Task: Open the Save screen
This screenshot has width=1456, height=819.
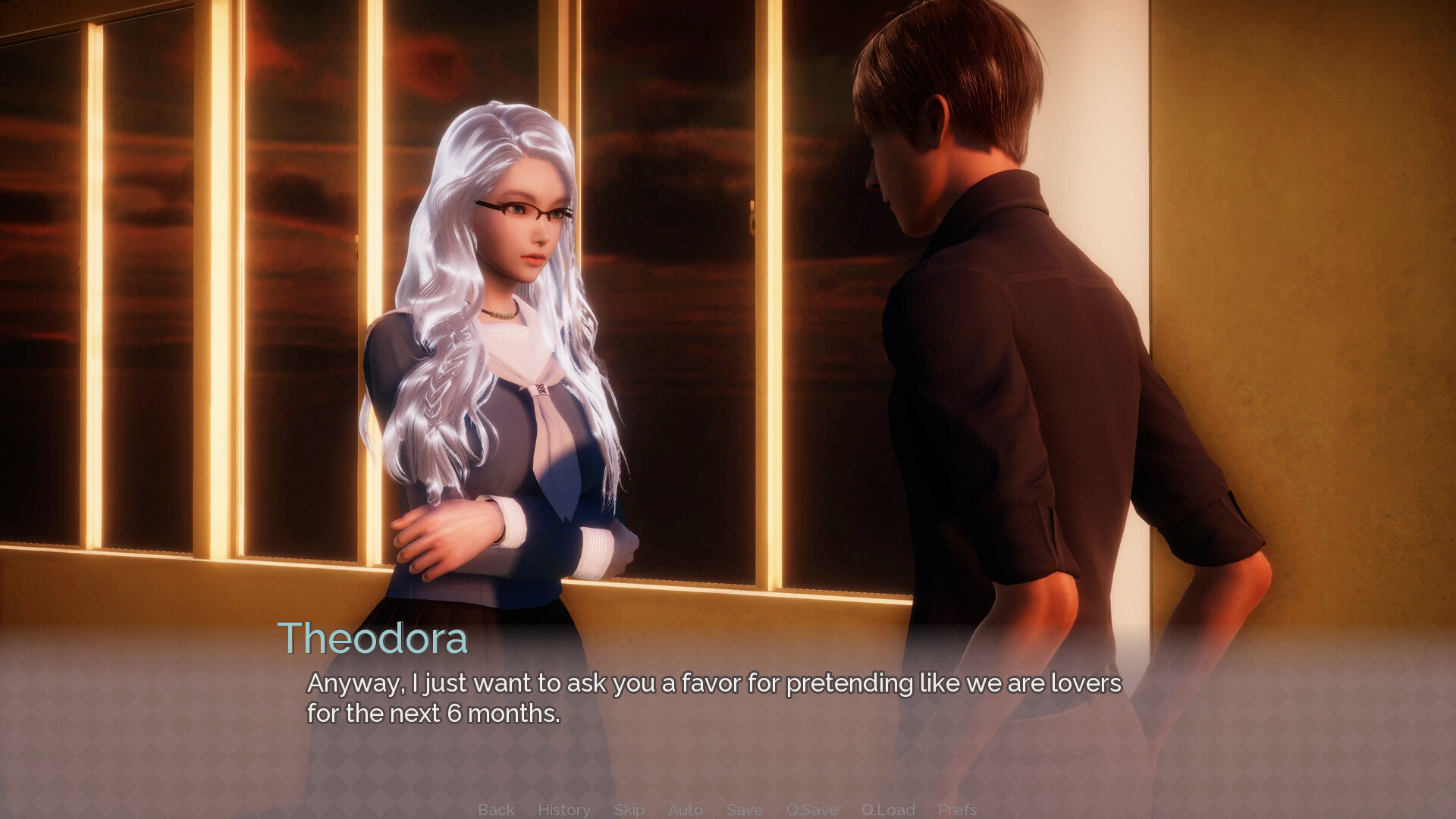Action: pos(744,809)
